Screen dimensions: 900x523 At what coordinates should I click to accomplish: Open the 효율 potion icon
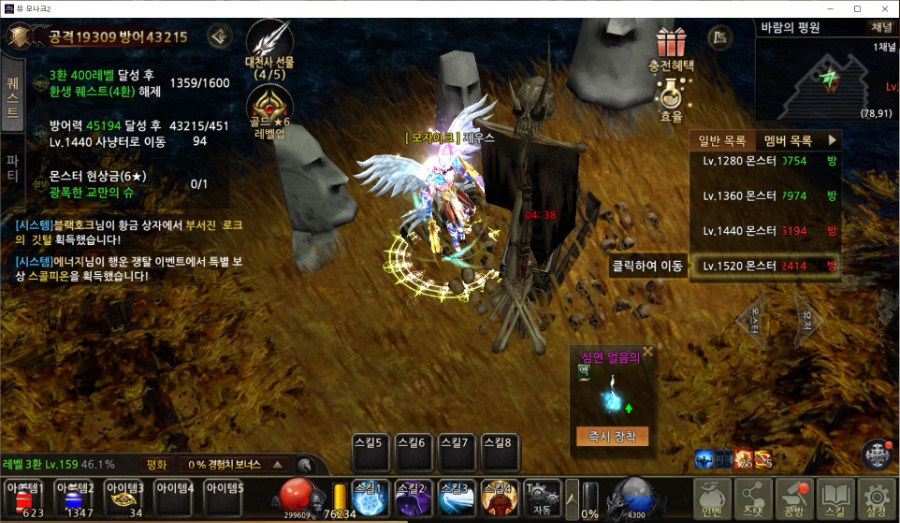tap(672, 98)
